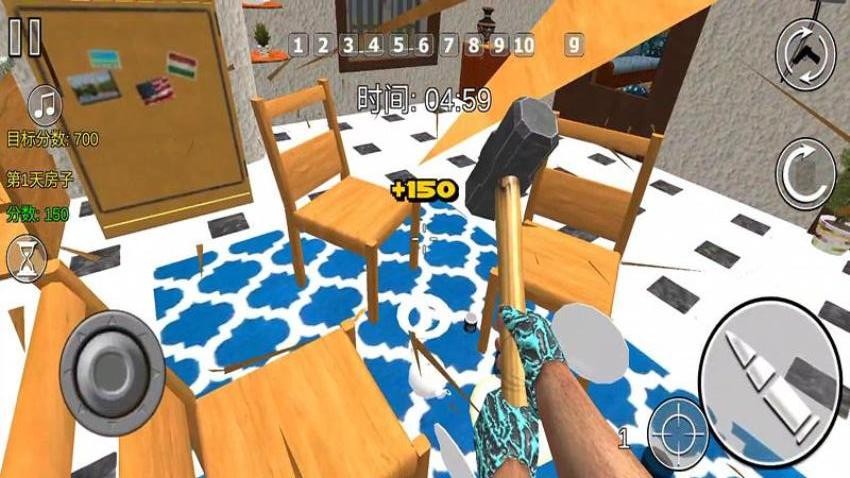
Task: Select number slot 6
Action: tap(423, 45)
